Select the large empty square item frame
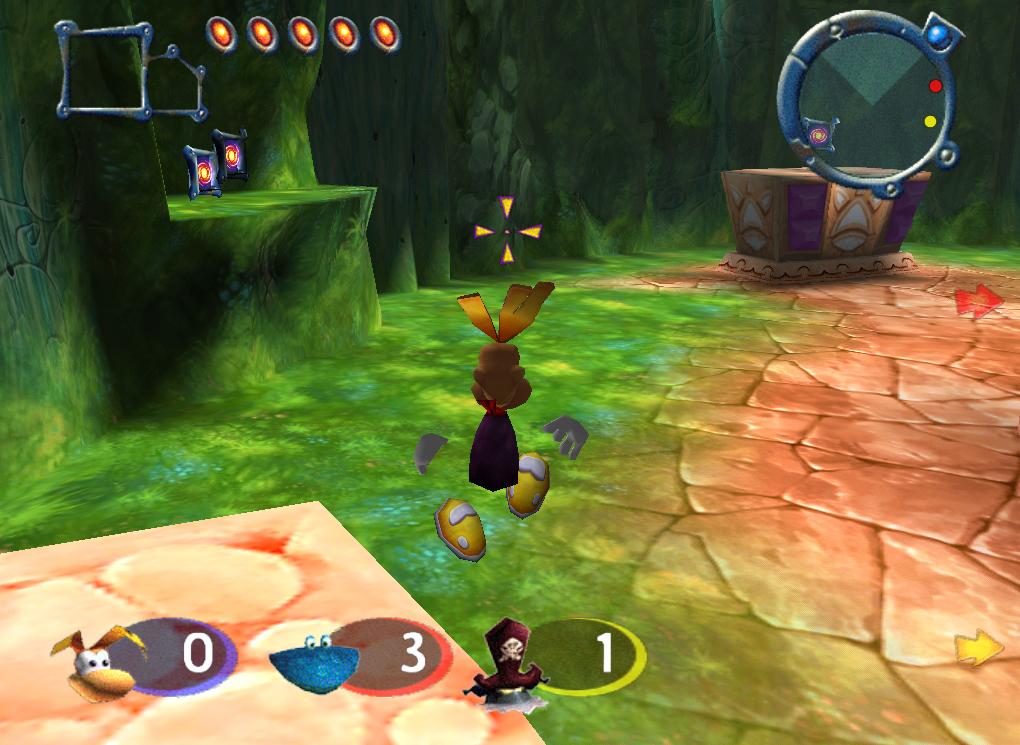The image size is (1020, 745). (103, 70)
